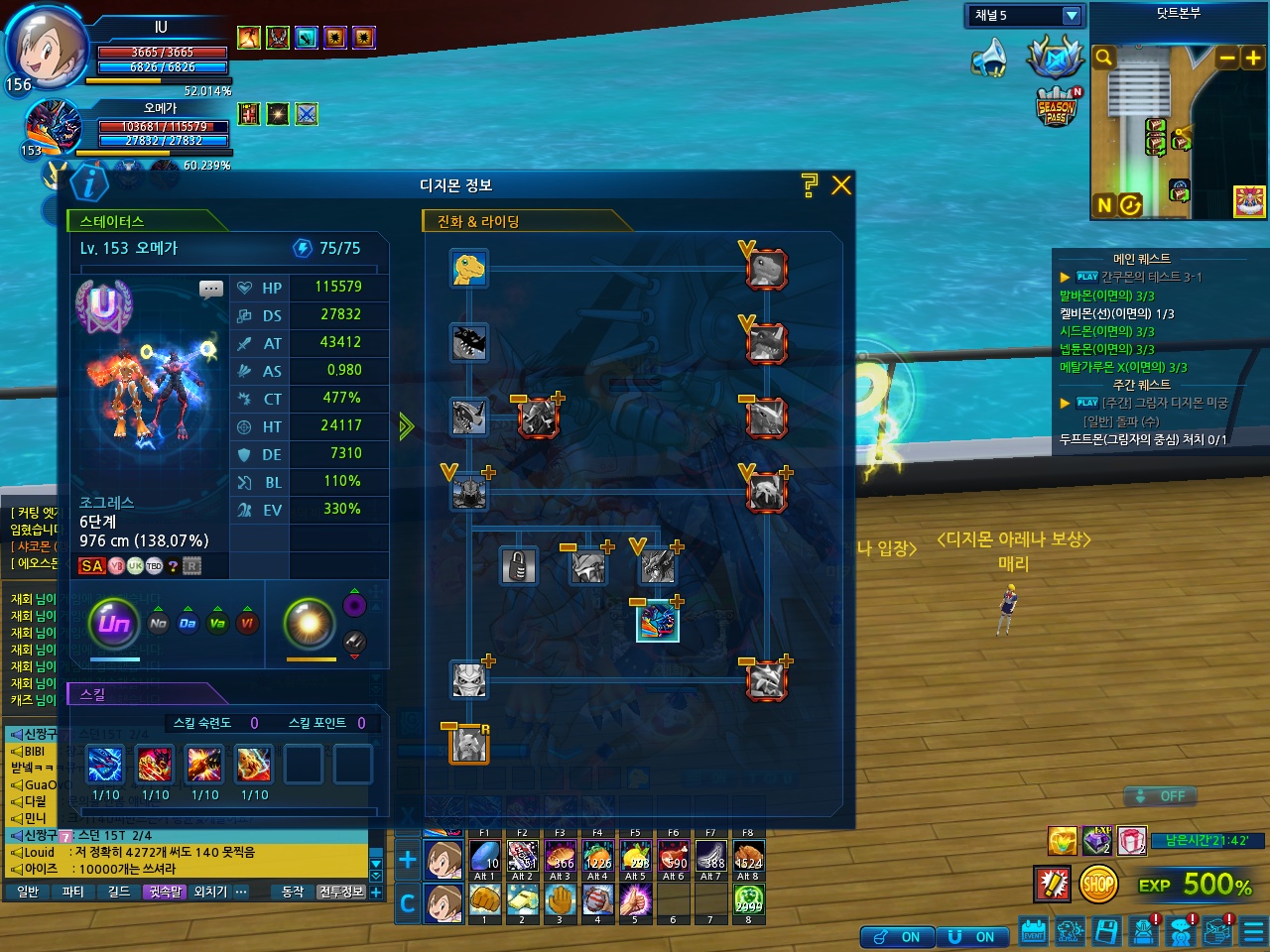Open the 전투정보 chat tab
This screenshot has width=1270, height=952.
point(340,892)
